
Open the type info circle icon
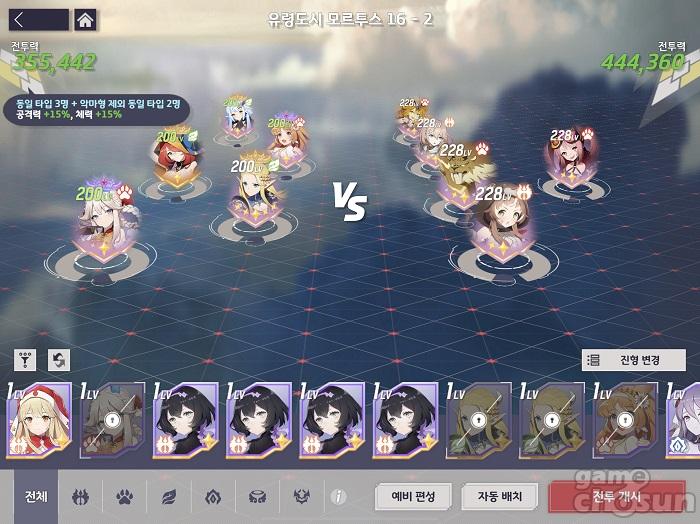pos(338,495)
